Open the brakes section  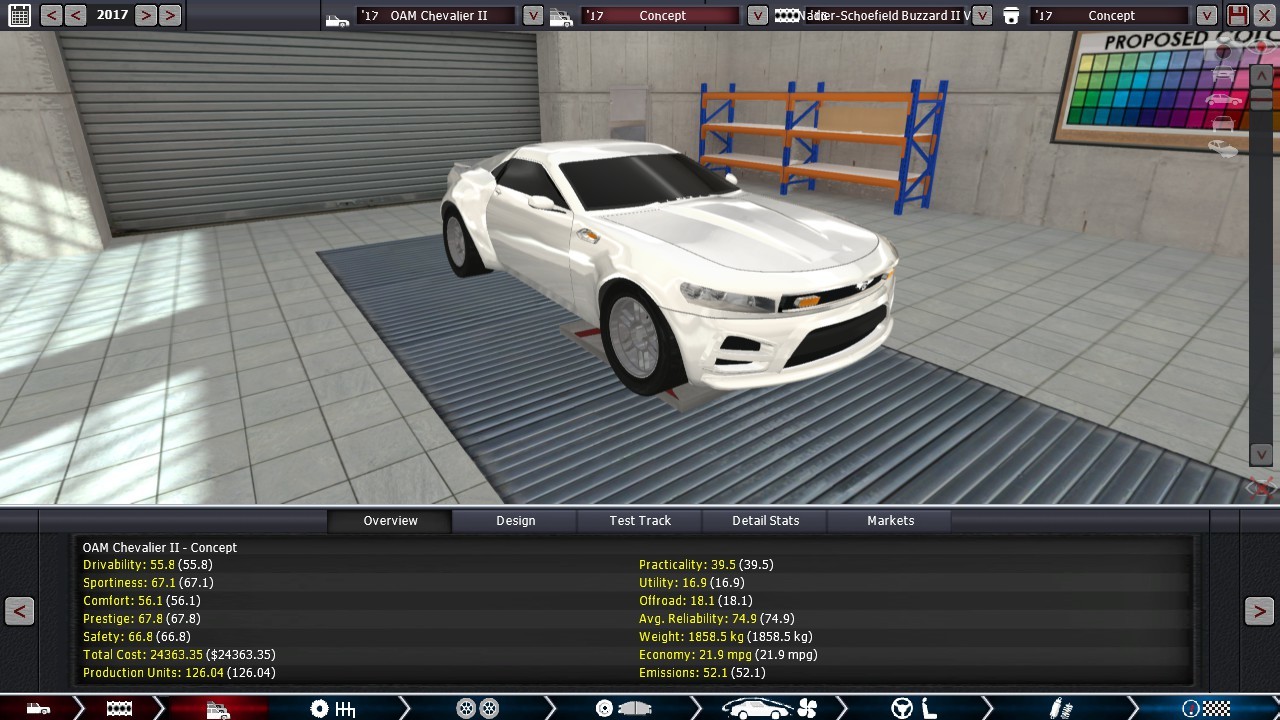click(622, 708)
